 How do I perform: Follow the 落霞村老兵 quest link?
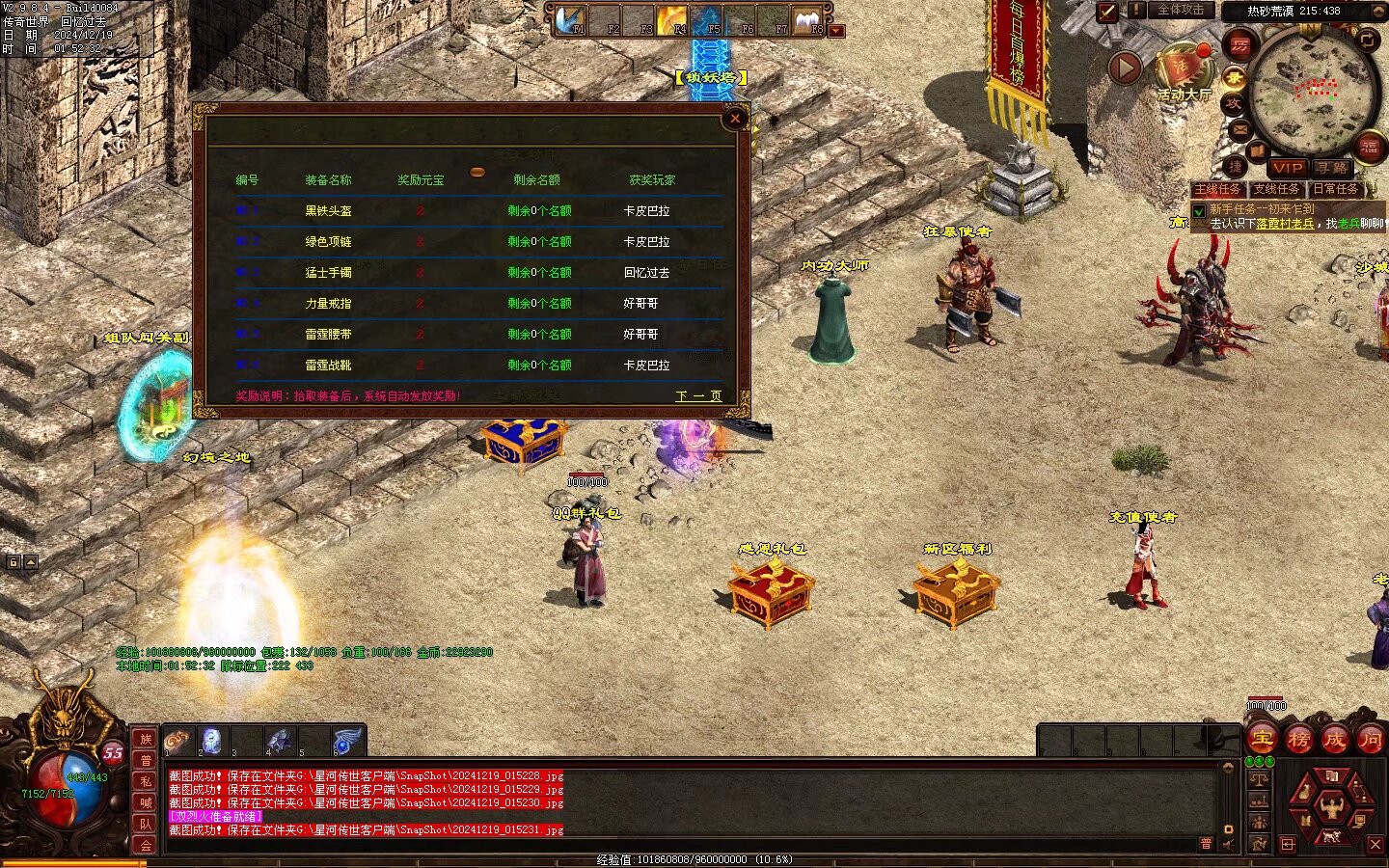1285,224
